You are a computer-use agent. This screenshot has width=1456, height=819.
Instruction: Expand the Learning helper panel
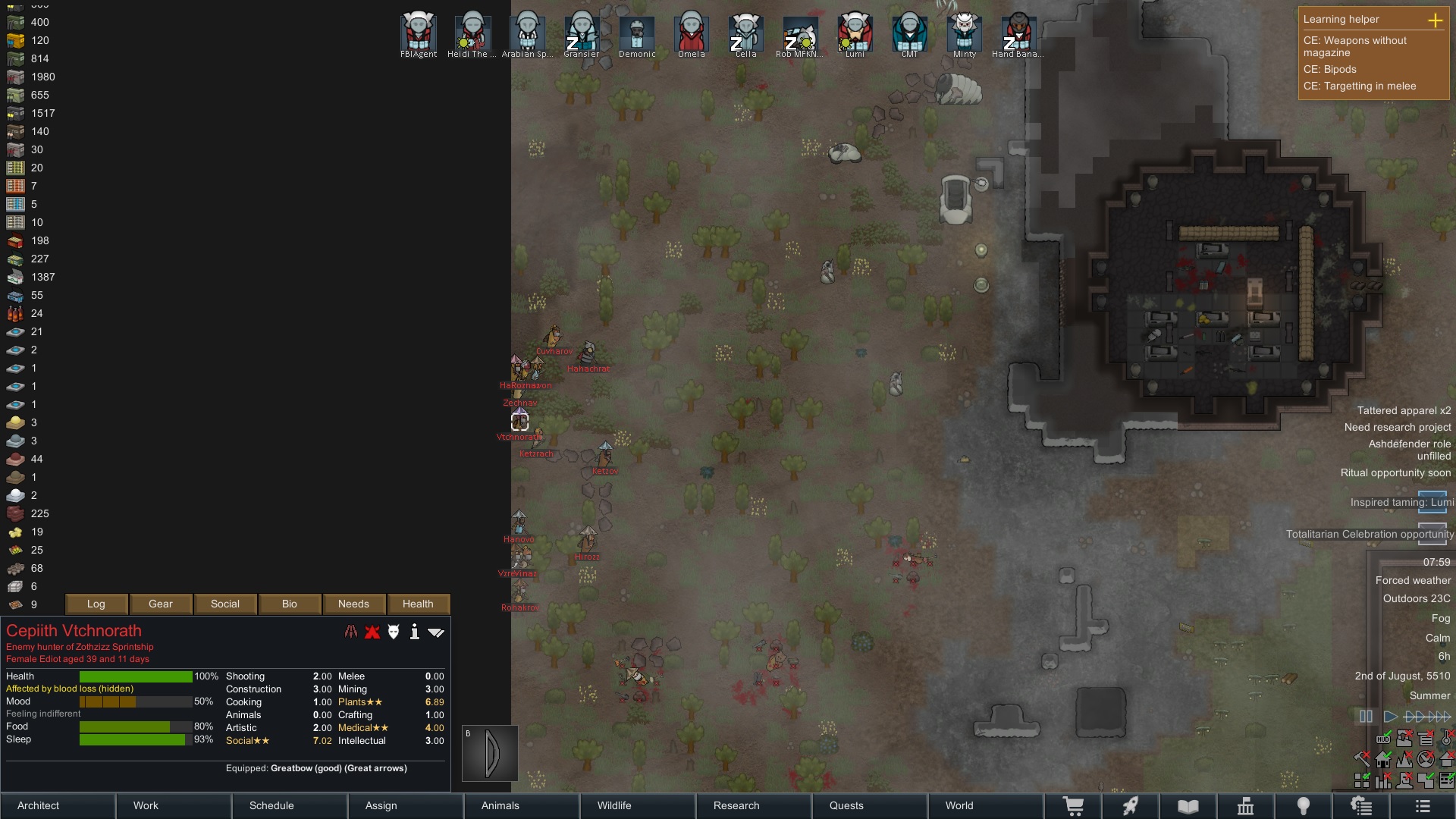coord(1435,20)
